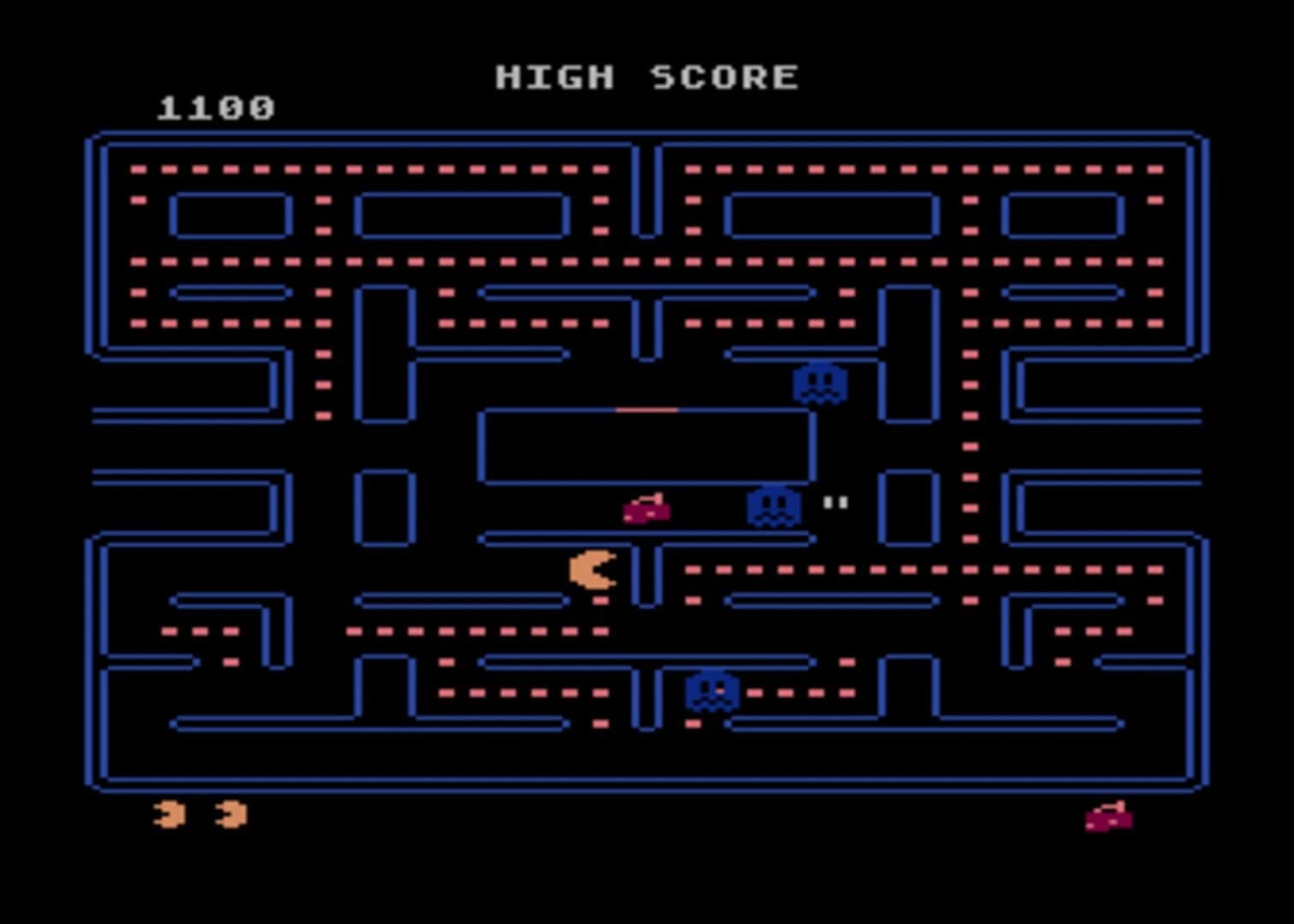The height and width of the screenshot is (924, 1294).
Task: Click the white eyes sprite right of the ghost
Action: point(834,503)
